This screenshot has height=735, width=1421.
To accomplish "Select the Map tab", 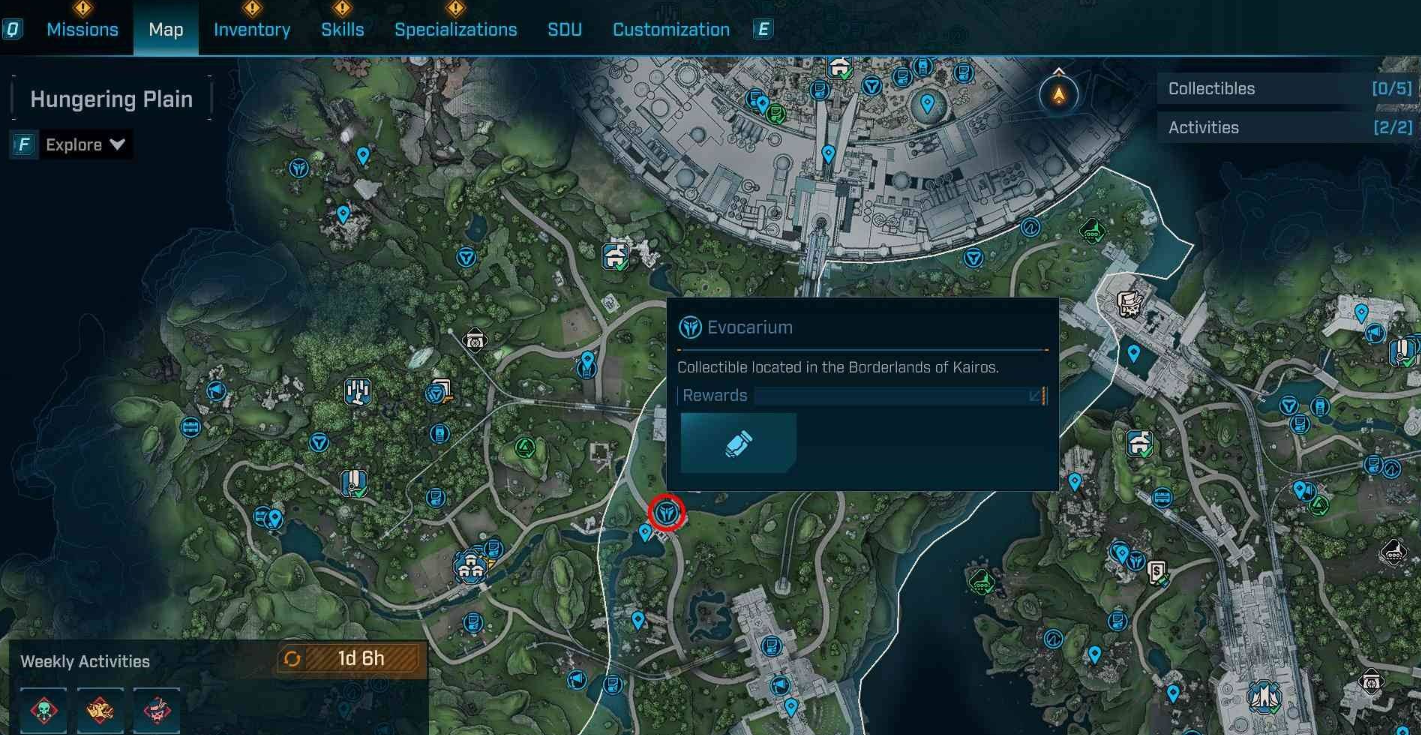I will click(166, 30).
